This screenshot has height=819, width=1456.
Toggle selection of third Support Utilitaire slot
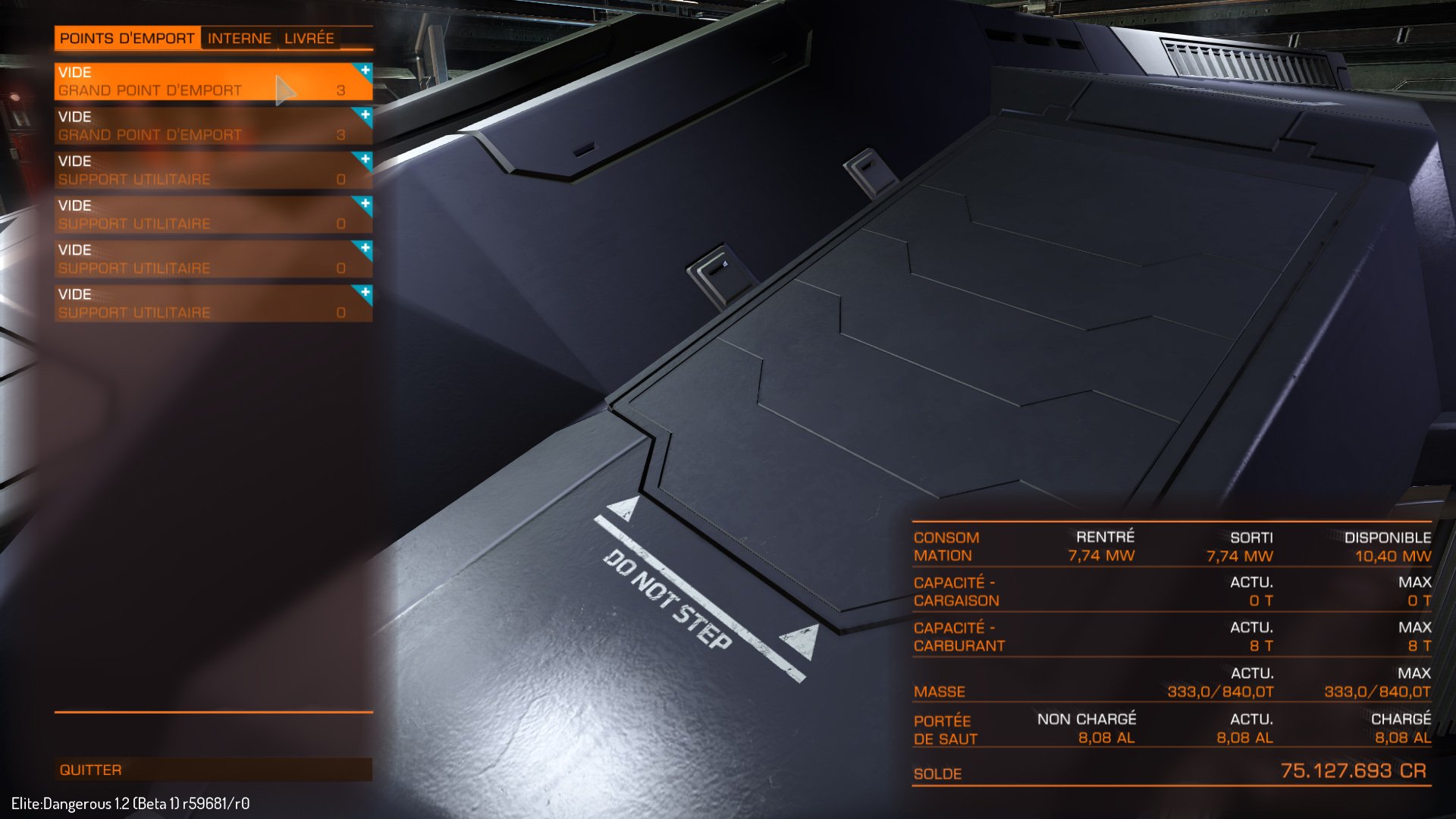click(x=190, y=258)
